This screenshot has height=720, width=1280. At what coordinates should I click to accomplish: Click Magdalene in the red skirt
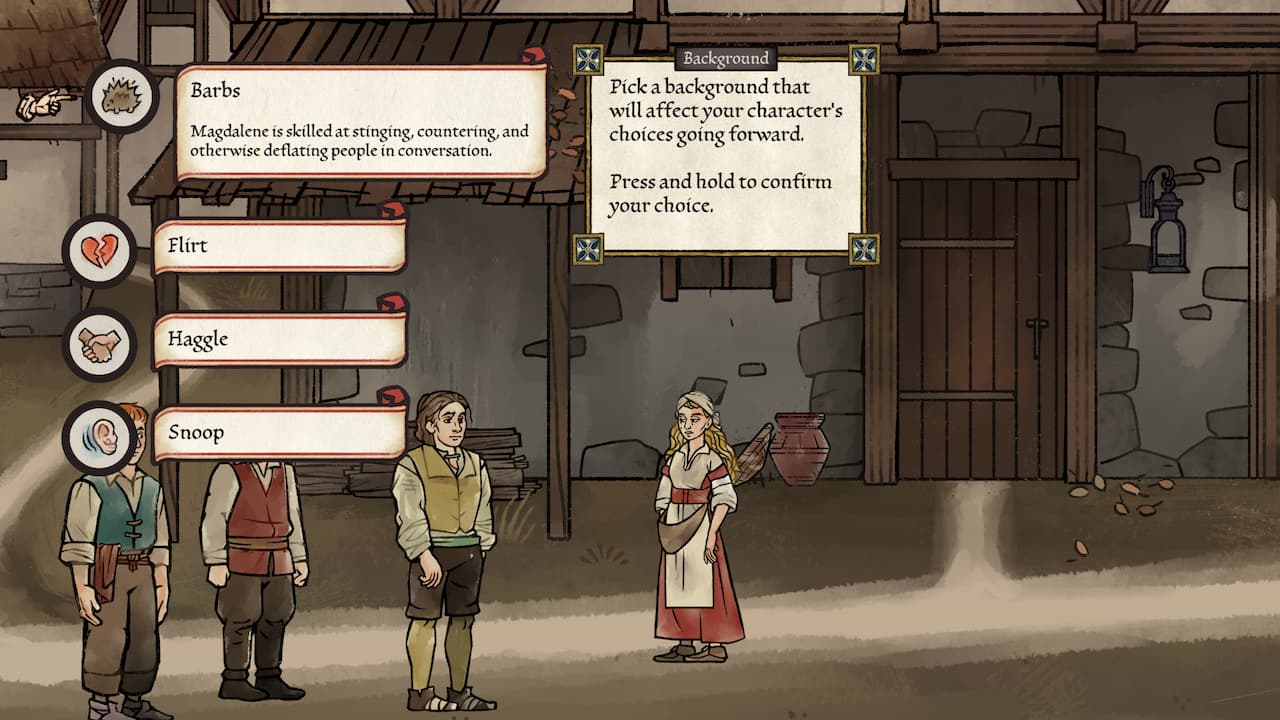point(690,520)
